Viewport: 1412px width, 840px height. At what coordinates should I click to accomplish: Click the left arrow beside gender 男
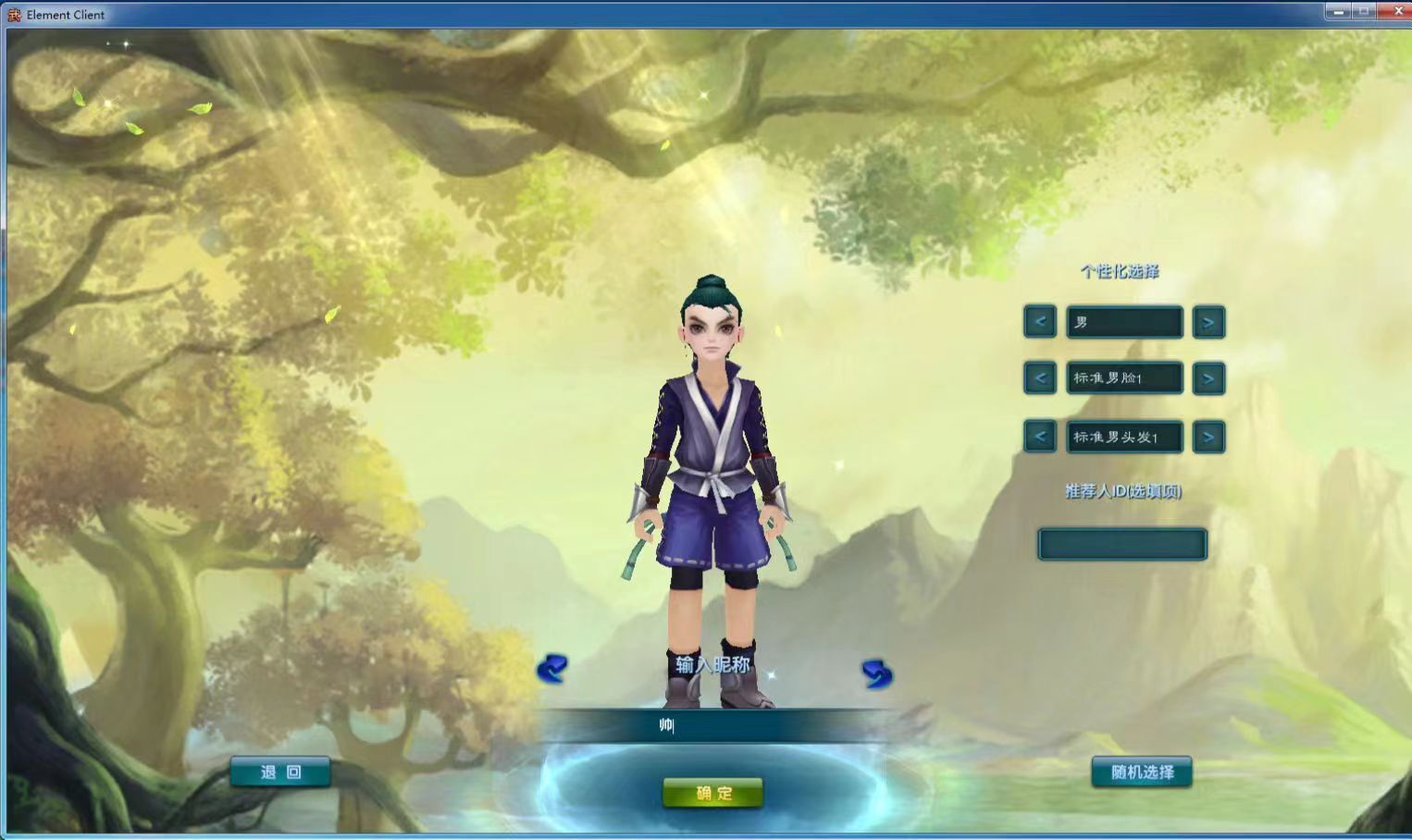point(1040,322)
